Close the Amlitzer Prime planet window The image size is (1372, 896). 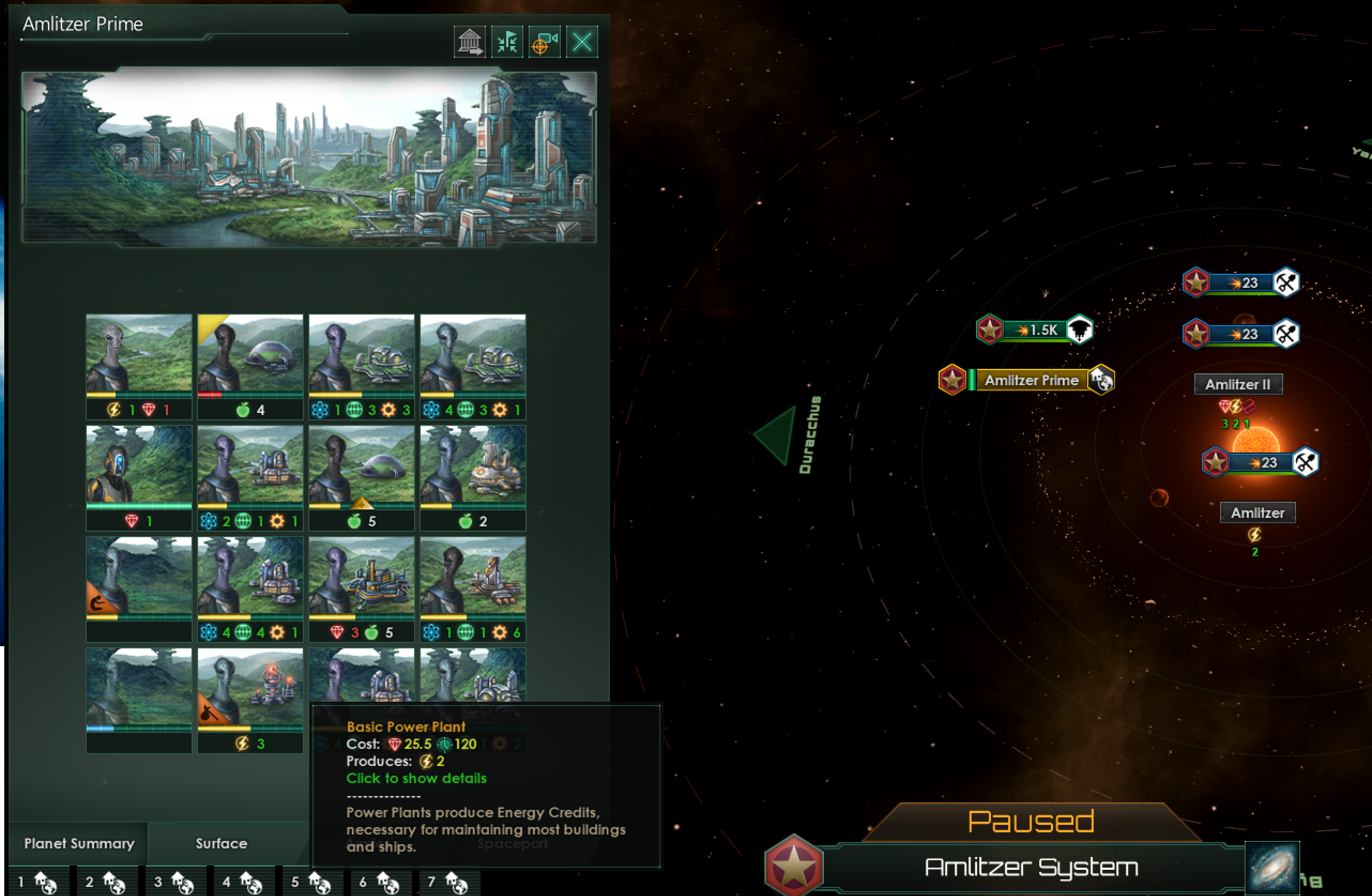tap(582, 42)
